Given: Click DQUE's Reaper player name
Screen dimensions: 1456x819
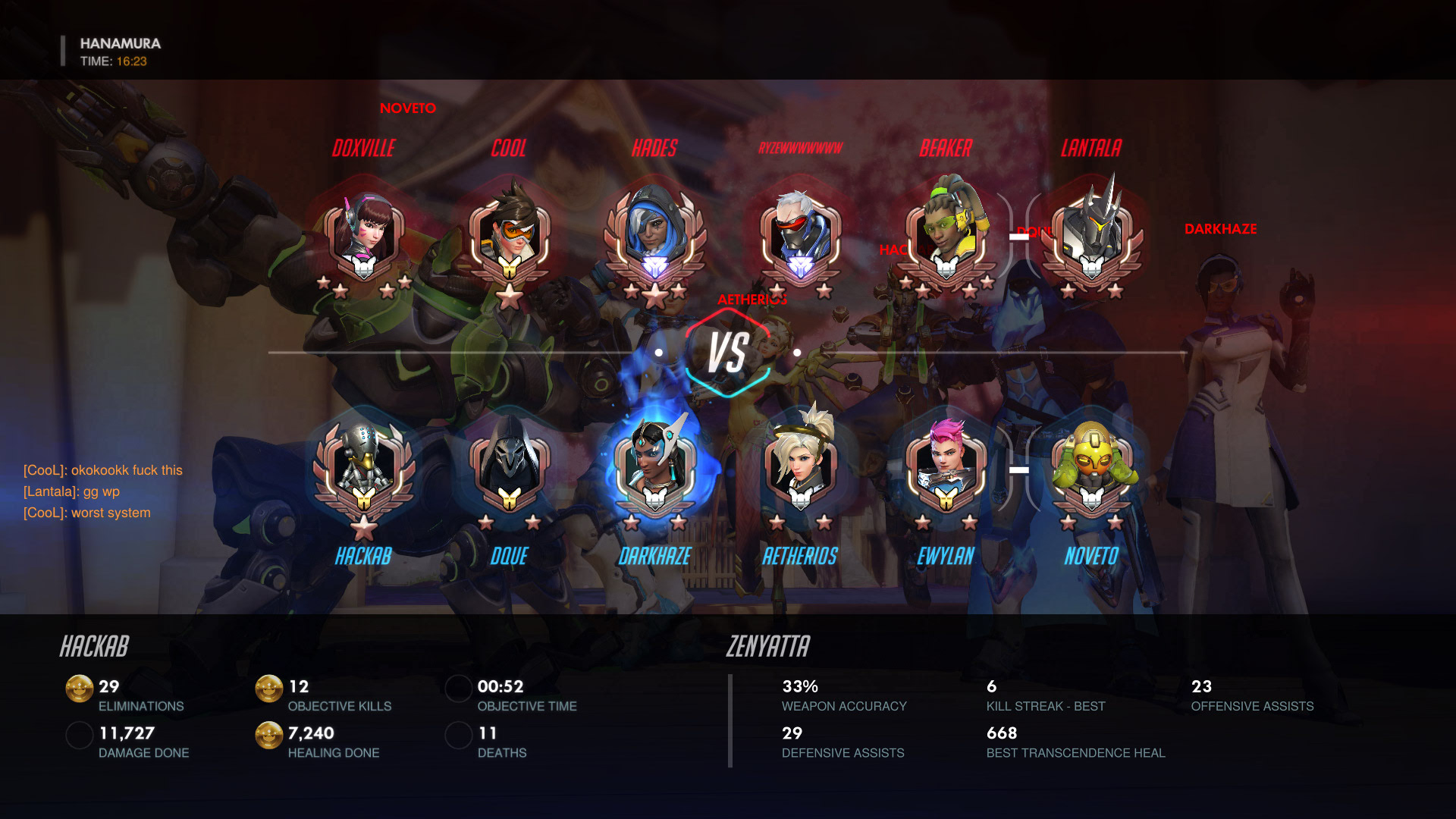Looking at the screenshot, I should 509,557.
